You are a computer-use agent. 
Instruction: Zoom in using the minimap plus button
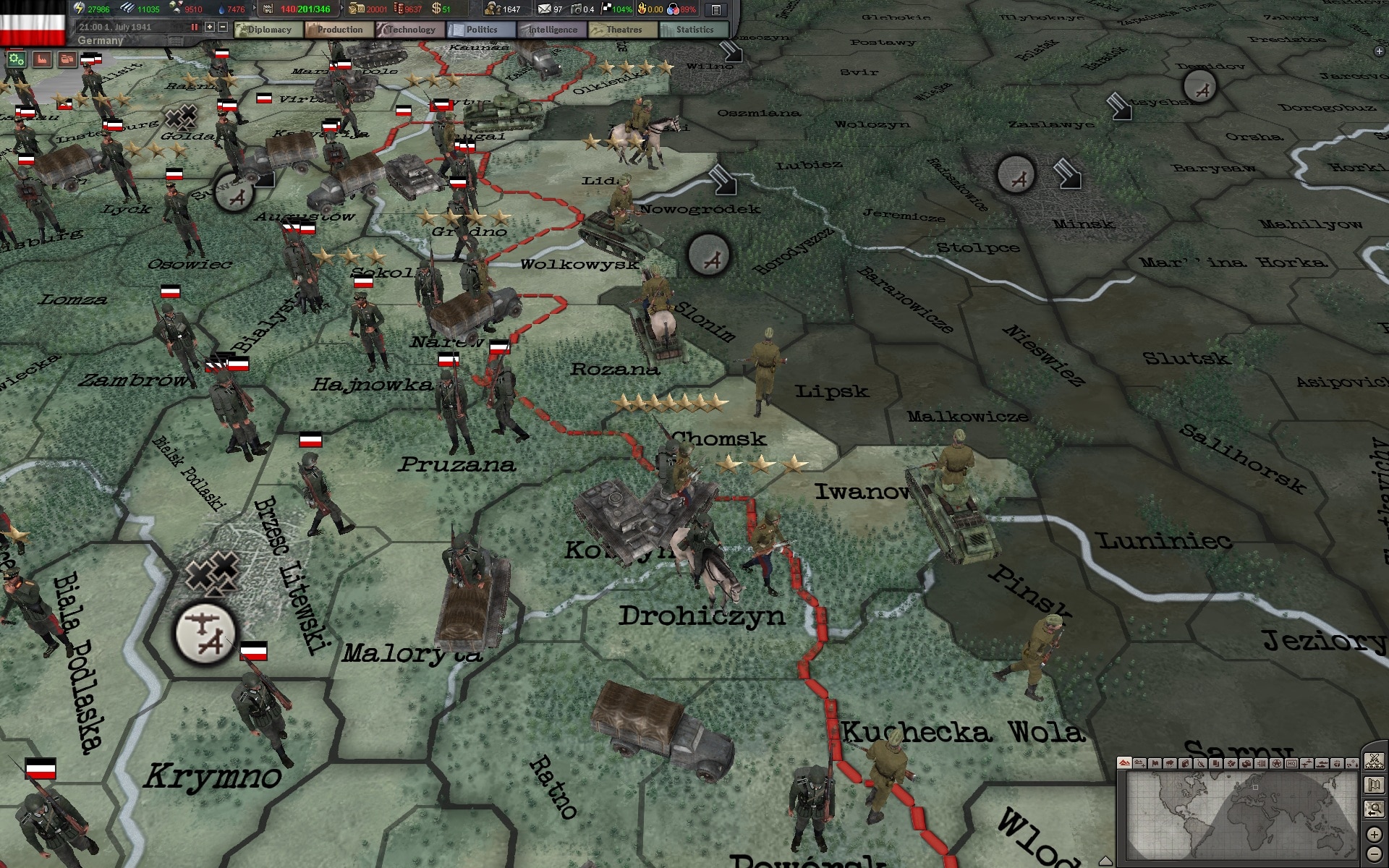click(x=1375, y=835)
